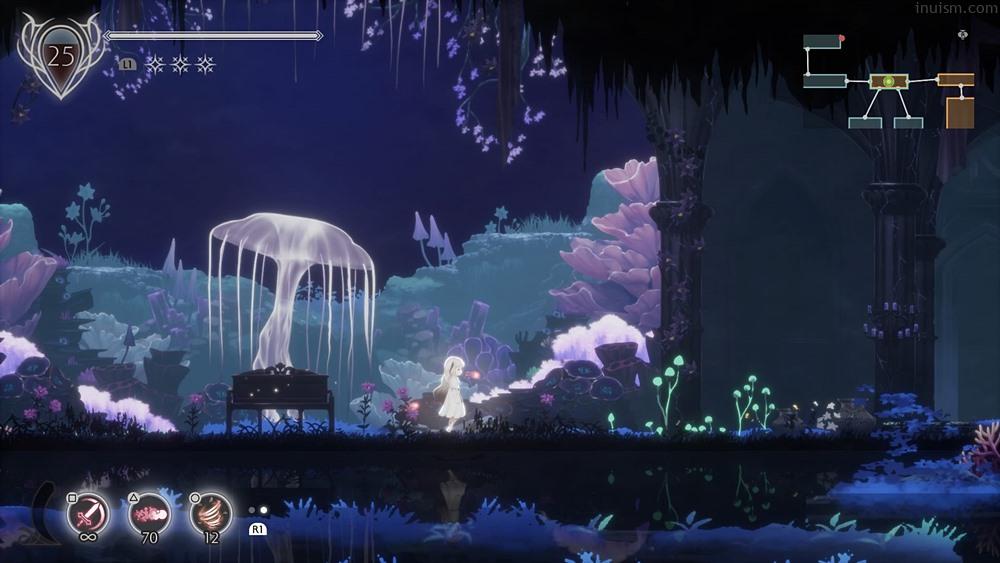
Task: Select the red dot marker on the minimap
Action: (x=842, y=38)
